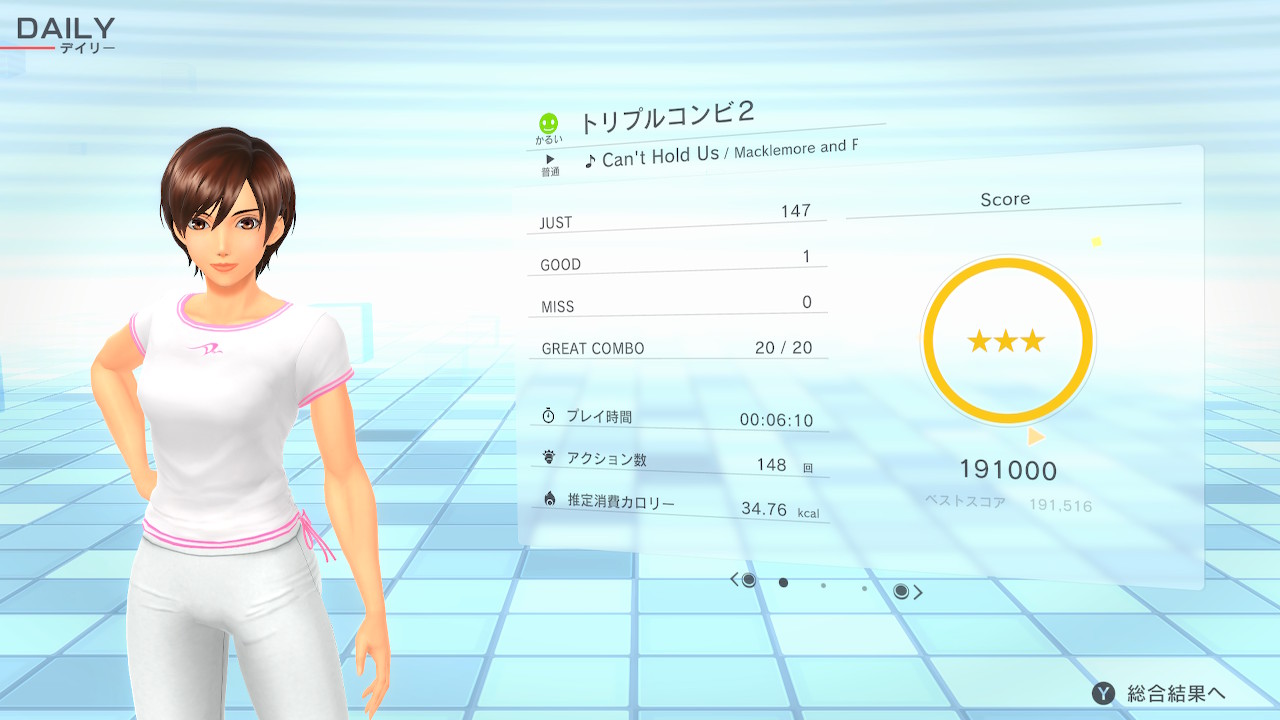Open the 総合結果へ overall results
Image resolution: width=1280 pixels, height=720 pixels.
pos(1160,693)
